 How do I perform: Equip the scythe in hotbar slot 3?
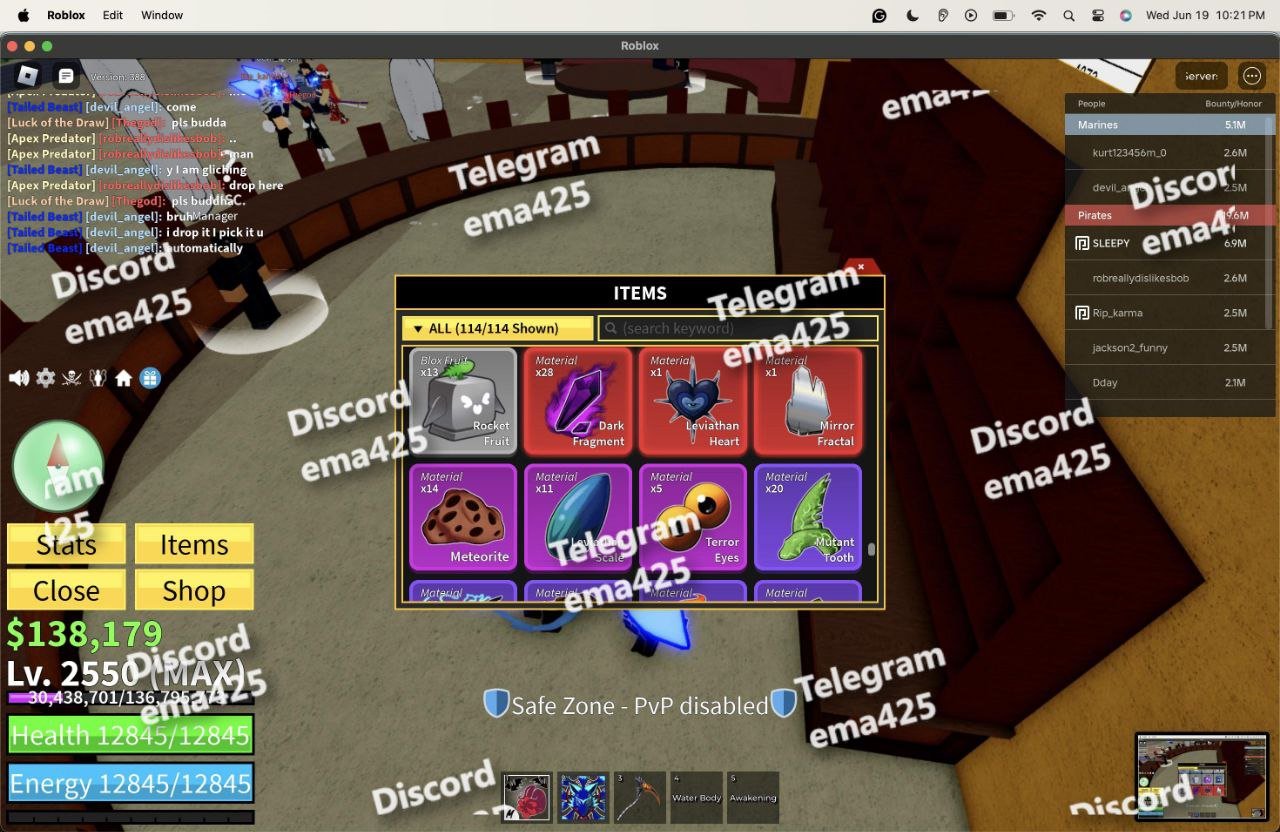[638, 797]
